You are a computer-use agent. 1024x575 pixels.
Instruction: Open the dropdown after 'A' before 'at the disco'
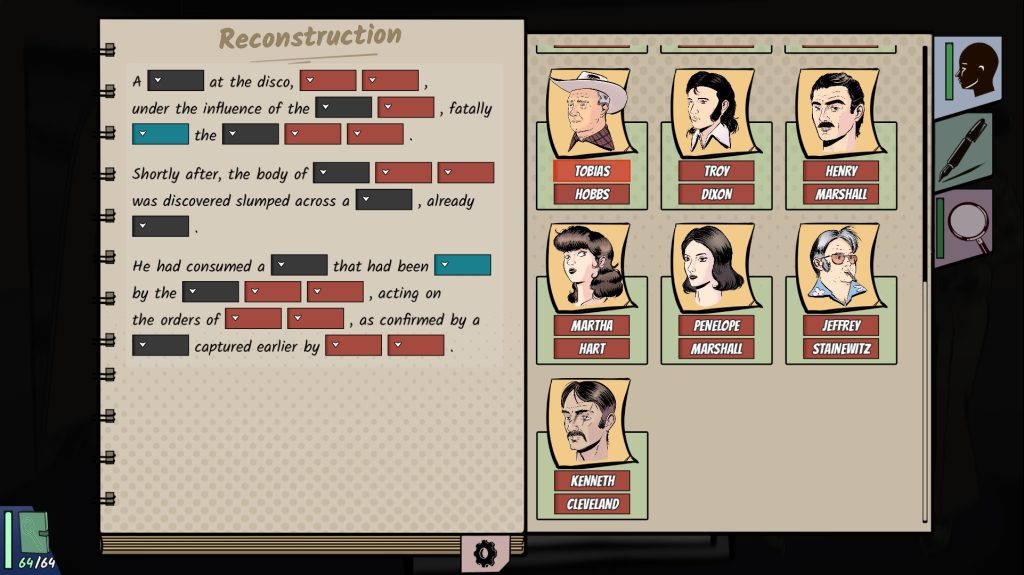click(x=176, y=81)
